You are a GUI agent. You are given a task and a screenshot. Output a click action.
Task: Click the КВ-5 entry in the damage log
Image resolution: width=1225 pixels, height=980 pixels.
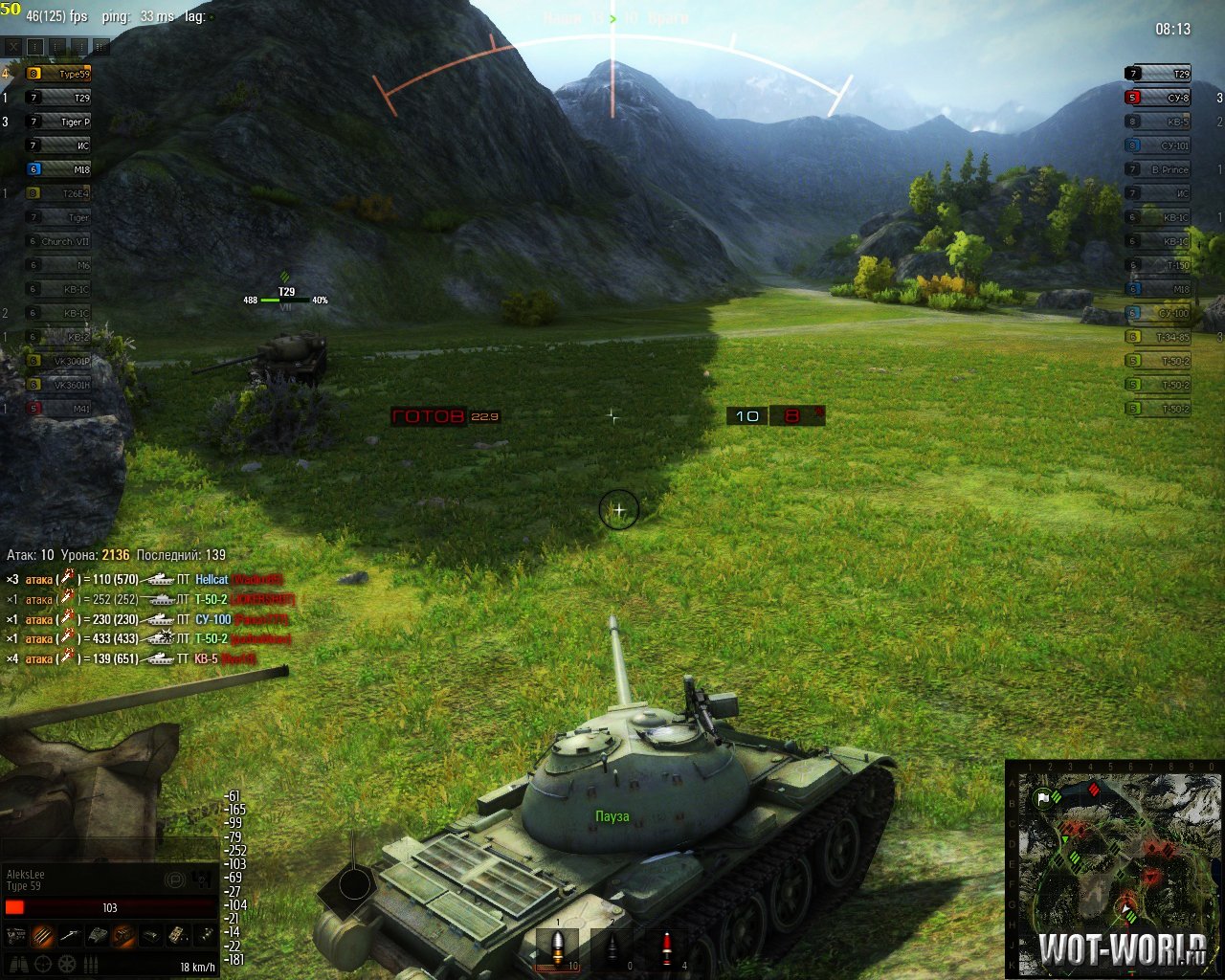(x=207, y=658)
